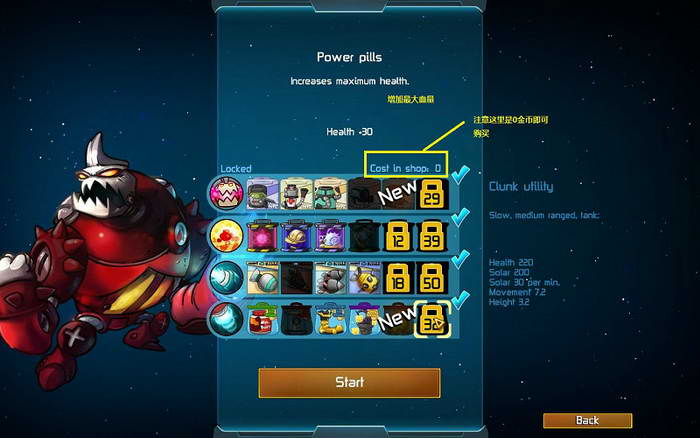Pick the locked slot numbered 18

398,277
